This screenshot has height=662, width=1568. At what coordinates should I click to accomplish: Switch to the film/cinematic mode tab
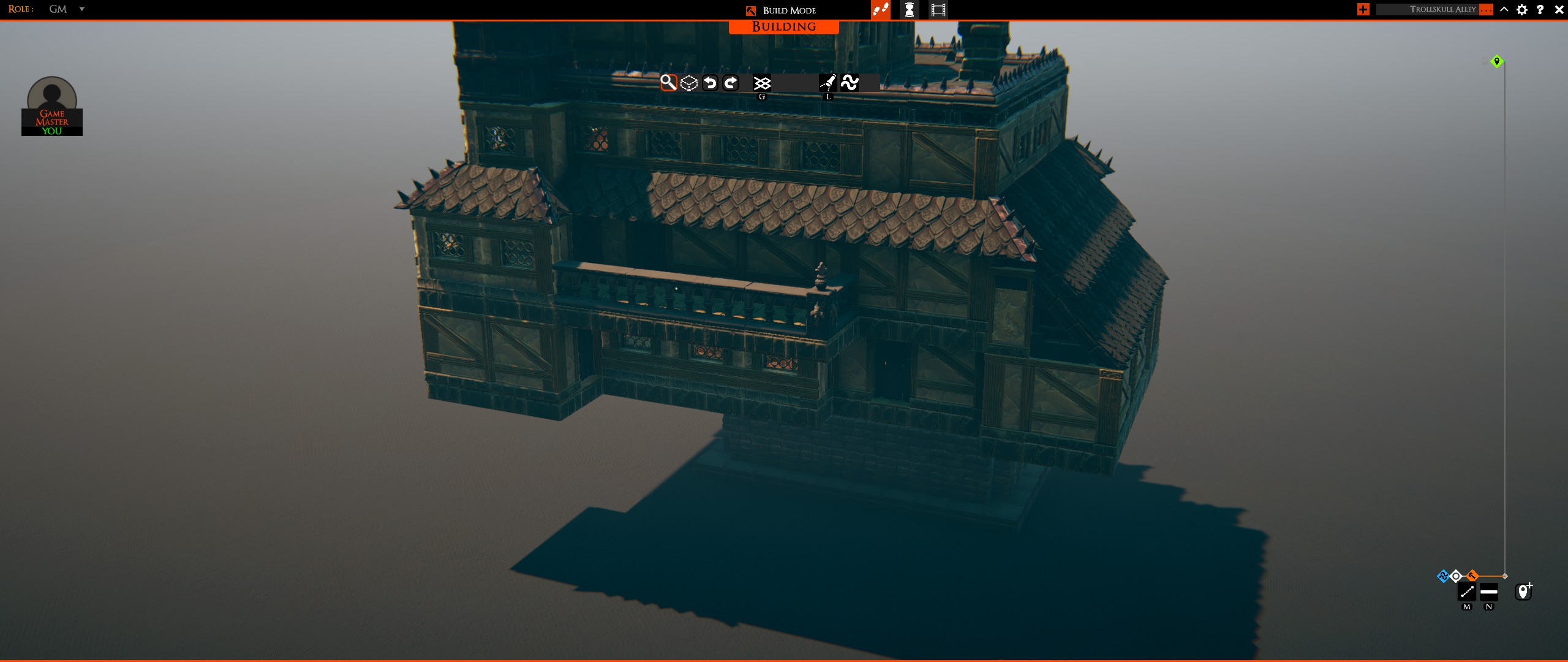pos(937,10)
